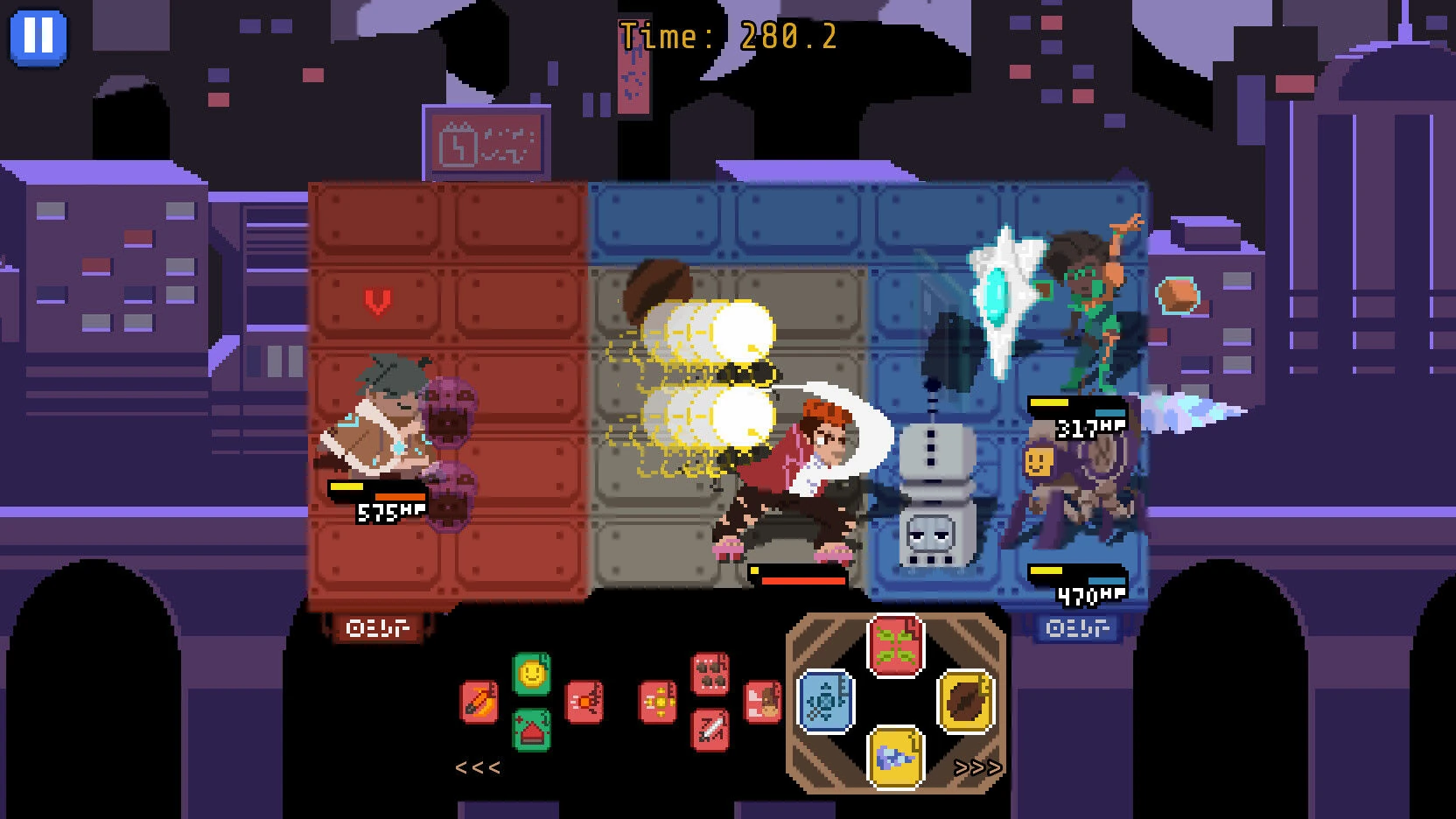Select the red fireball card
Viewport: 1456px width, 819px height.
click(584, 702)
